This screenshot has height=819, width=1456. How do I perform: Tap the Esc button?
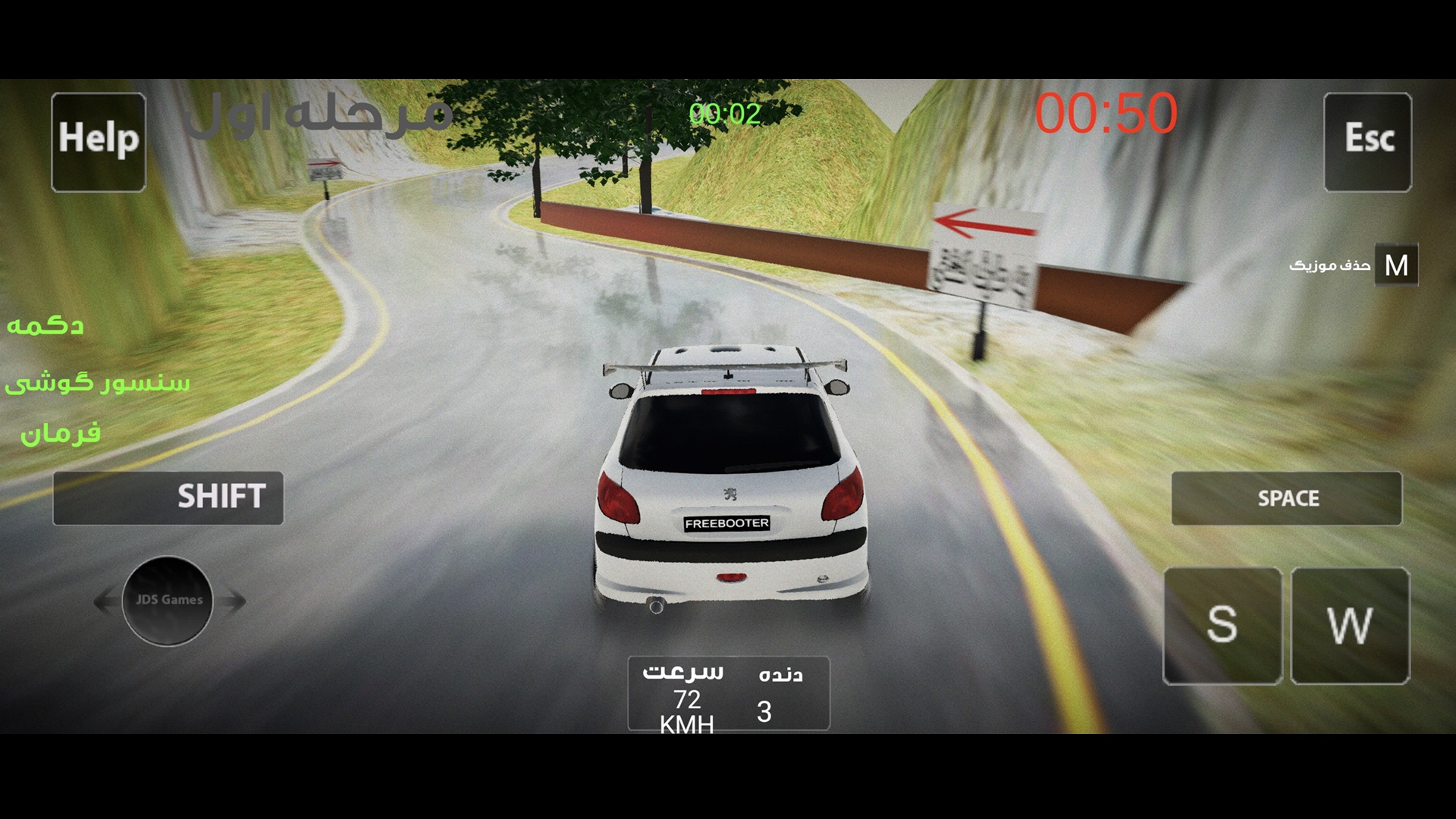coord(1368,142)
